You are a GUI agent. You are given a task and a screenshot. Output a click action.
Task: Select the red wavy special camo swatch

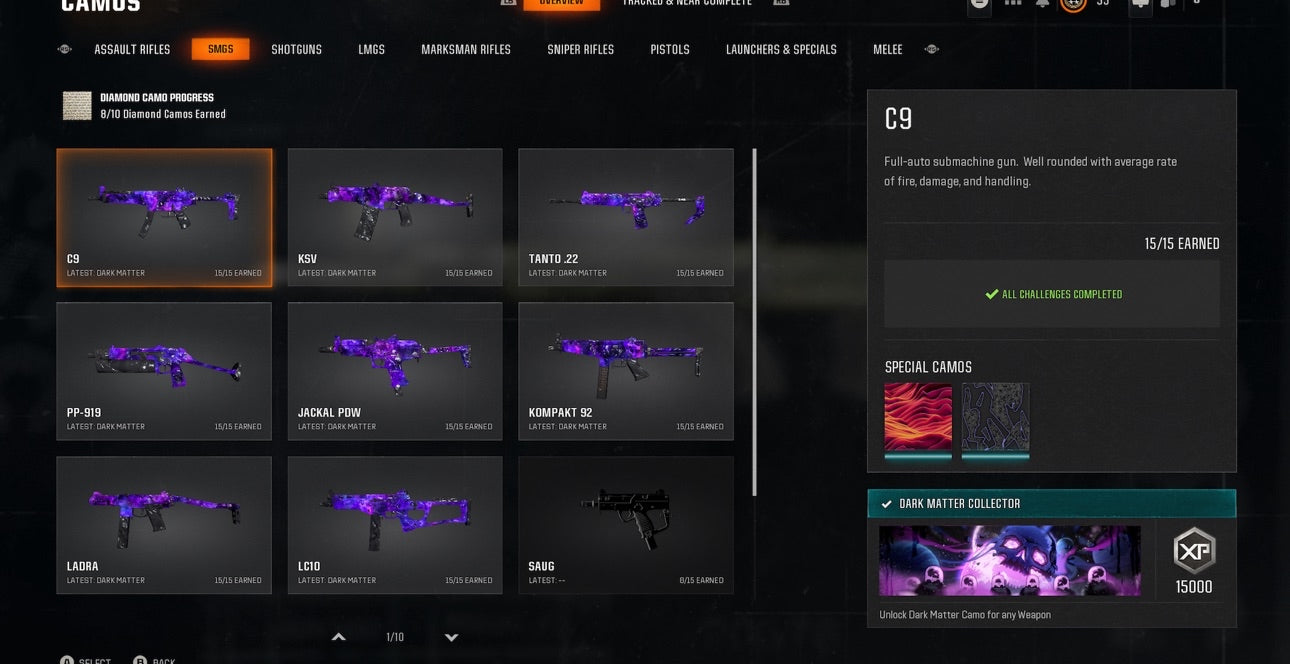pos(918,418)
